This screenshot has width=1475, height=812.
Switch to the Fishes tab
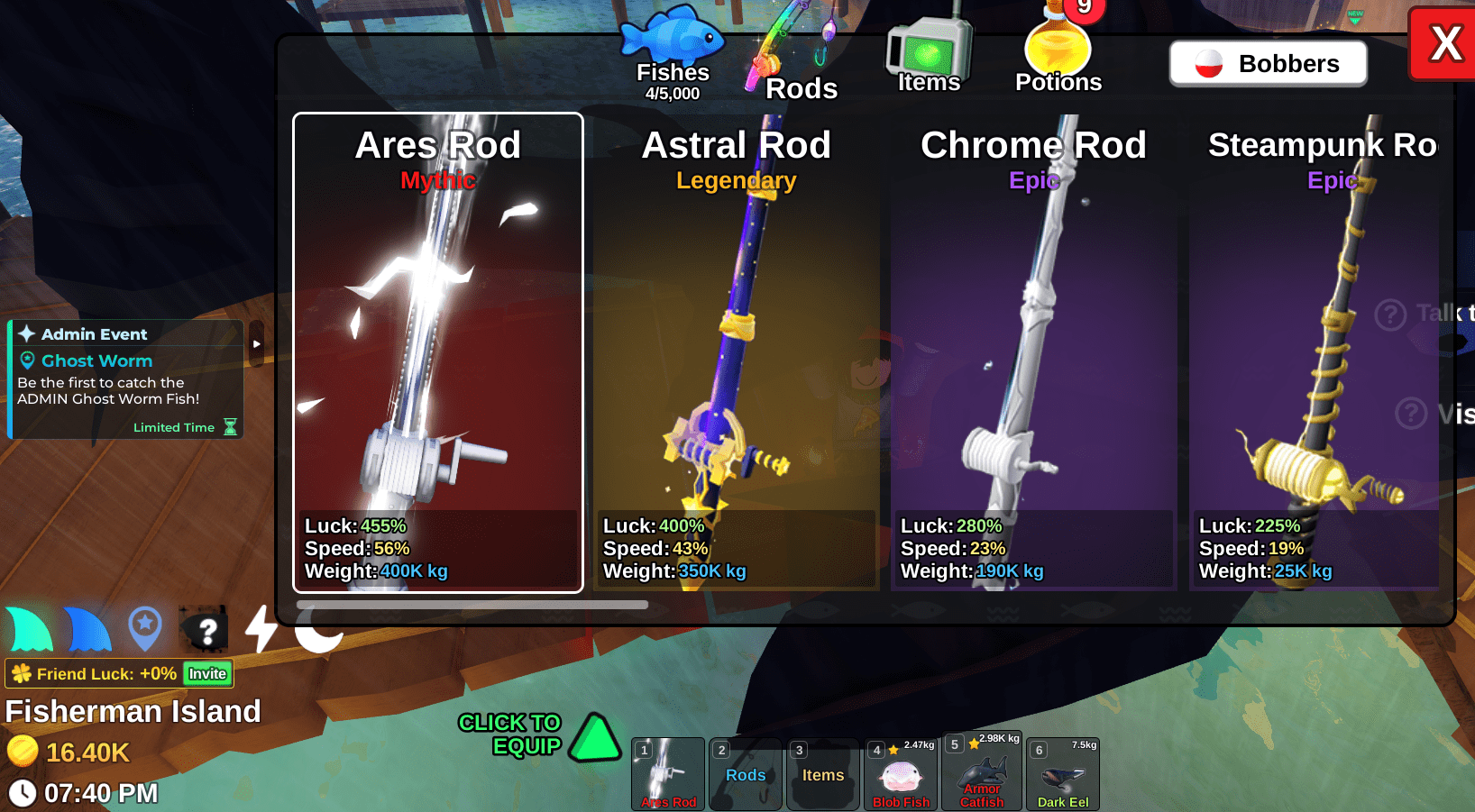click(x=673, y=54)
